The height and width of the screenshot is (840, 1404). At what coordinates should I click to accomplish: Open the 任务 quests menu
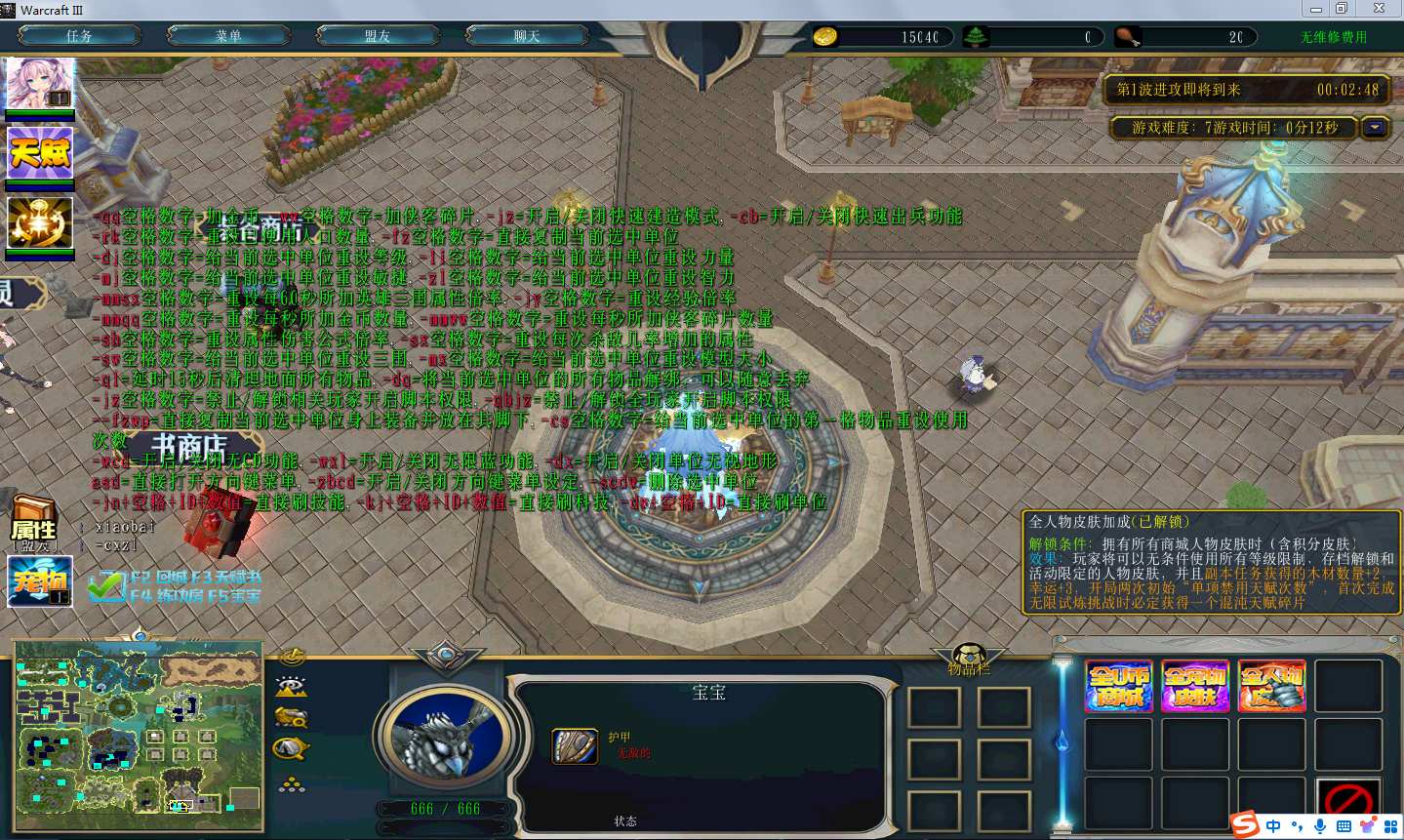(79, 36)
